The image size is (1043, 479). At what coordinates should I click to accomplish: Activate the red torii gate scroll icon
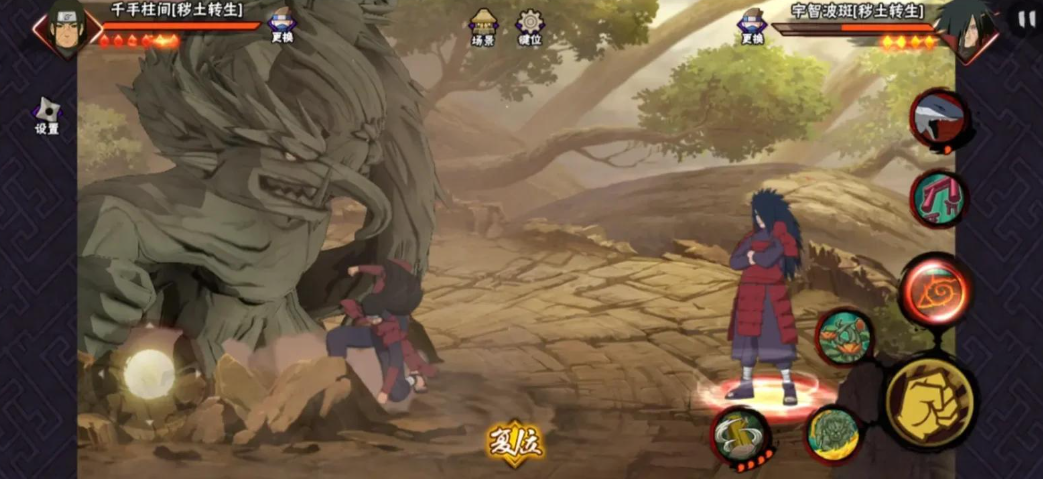tap(937, 198)
